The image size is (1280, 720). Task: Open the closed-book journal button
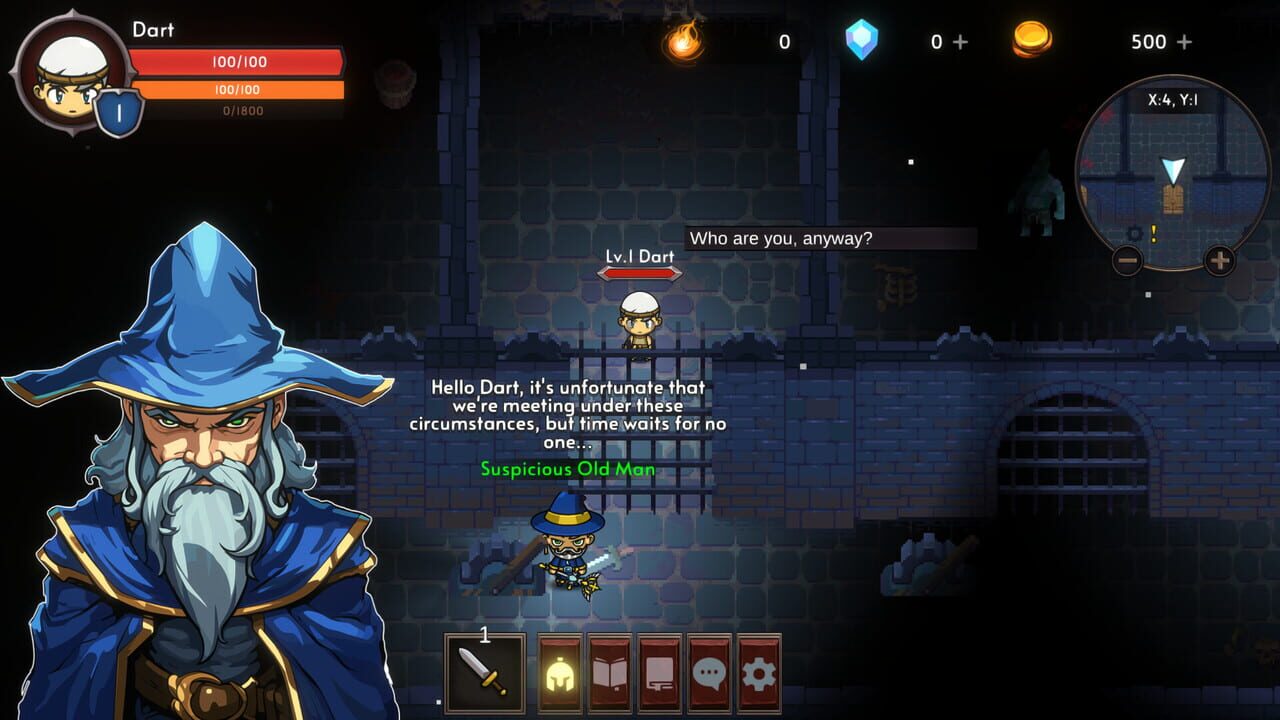(x=659, y=673)
